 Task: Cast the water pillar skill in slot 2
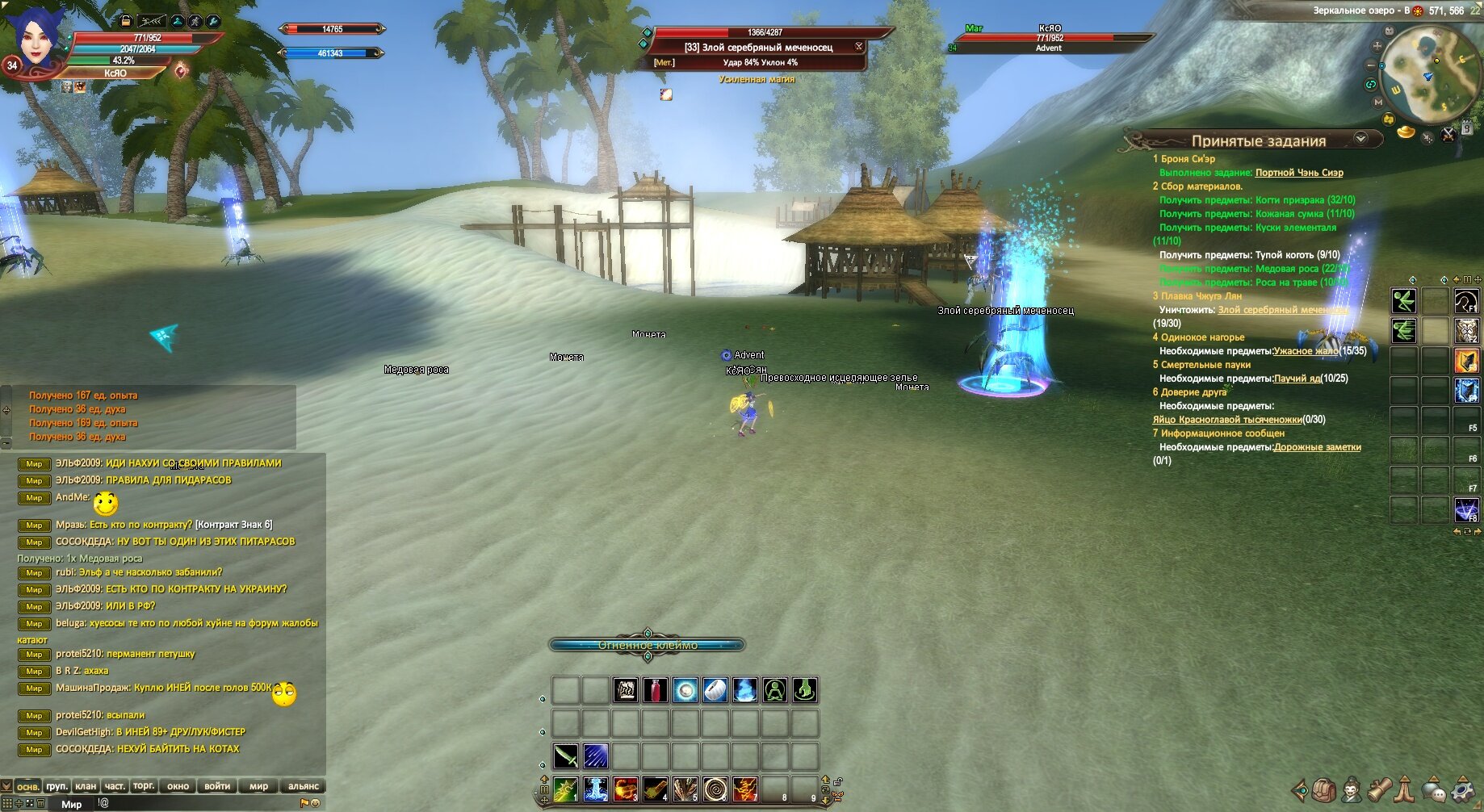(595, 789)
